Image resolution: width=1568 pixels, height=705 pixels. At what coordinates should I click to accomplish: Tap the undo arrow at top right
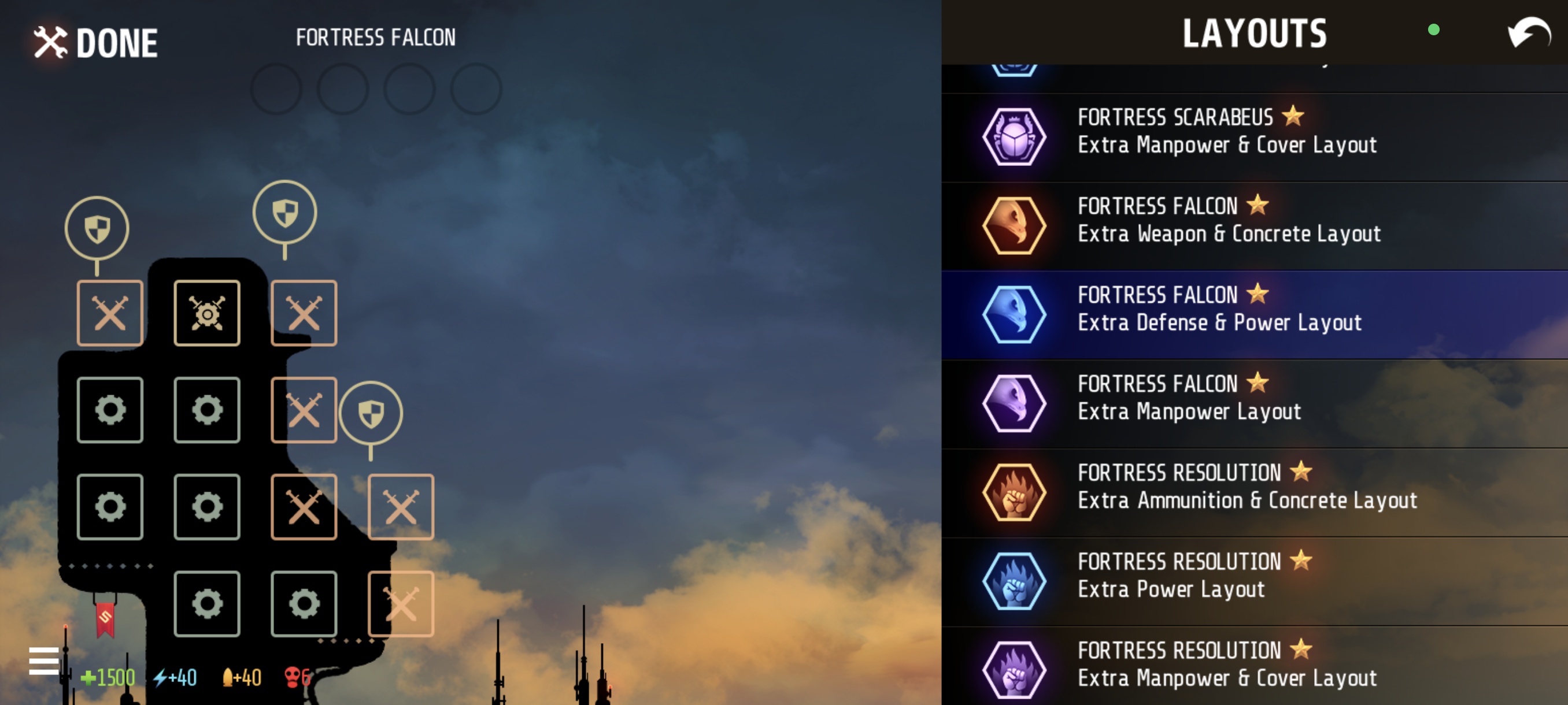coord(1528,34)
